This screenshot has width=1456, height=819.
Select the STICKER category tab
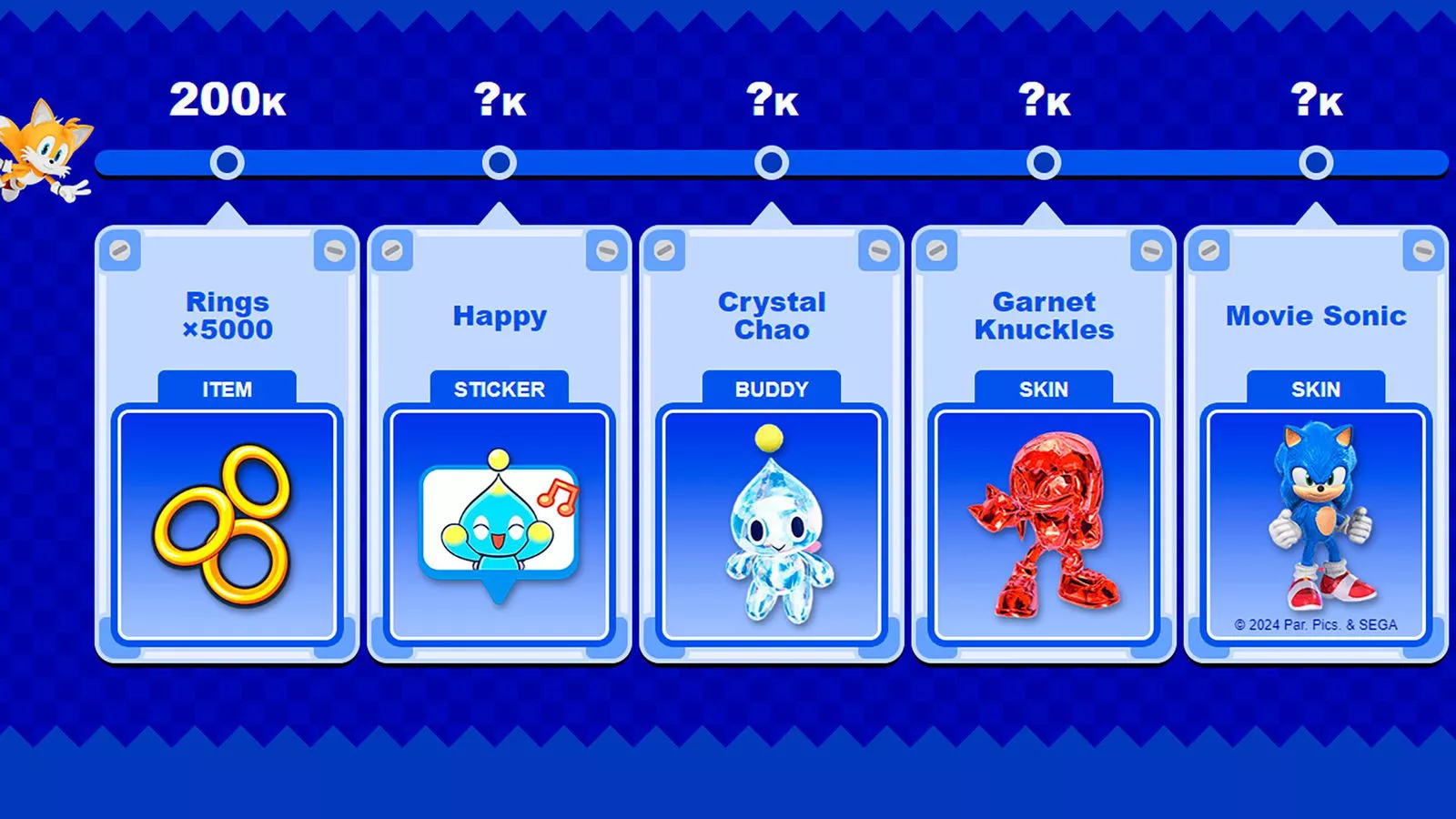point(499,389)
